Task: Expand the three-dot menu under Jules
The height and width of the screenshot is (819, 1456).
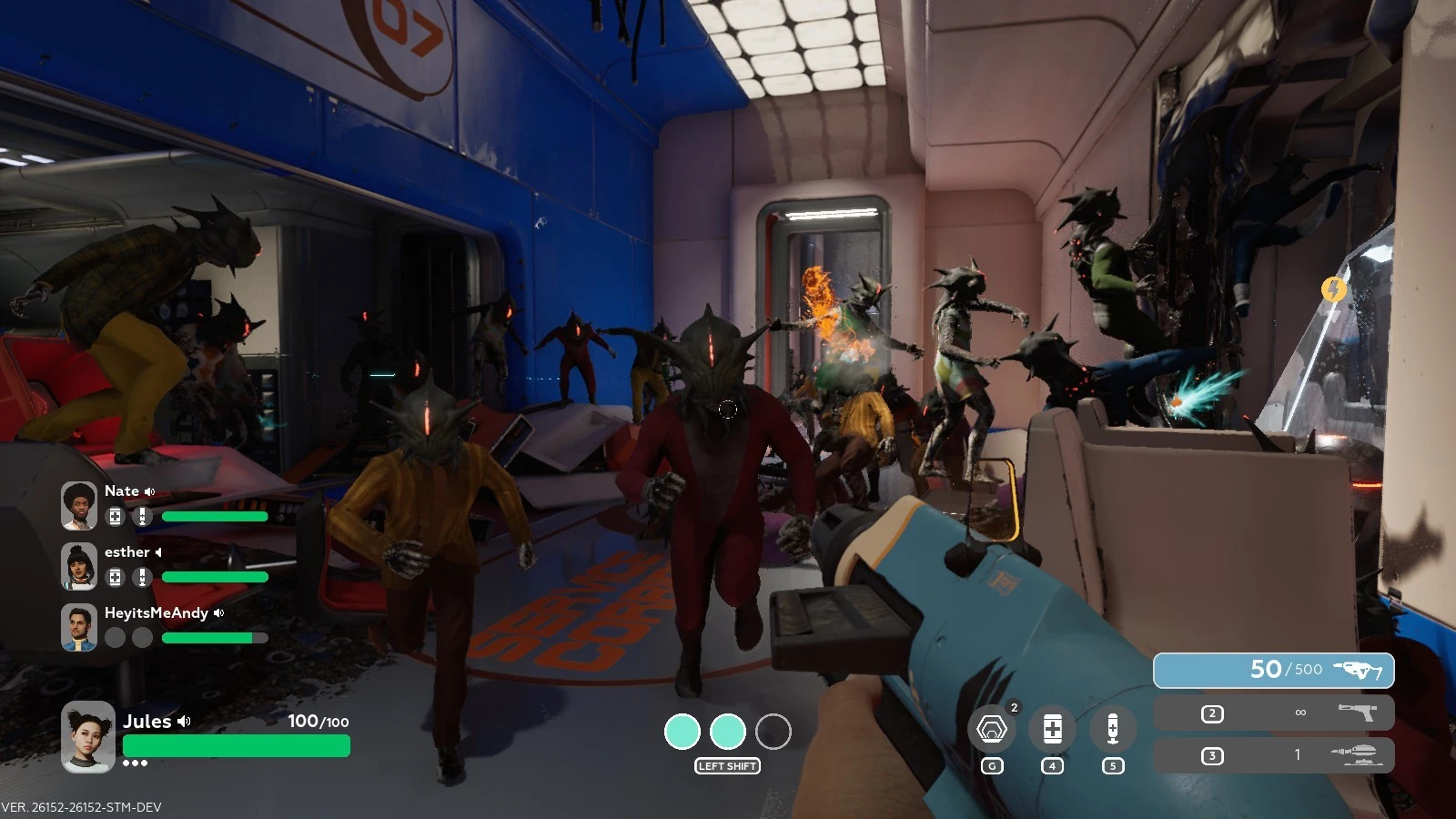Action: (x=135, y=763)
